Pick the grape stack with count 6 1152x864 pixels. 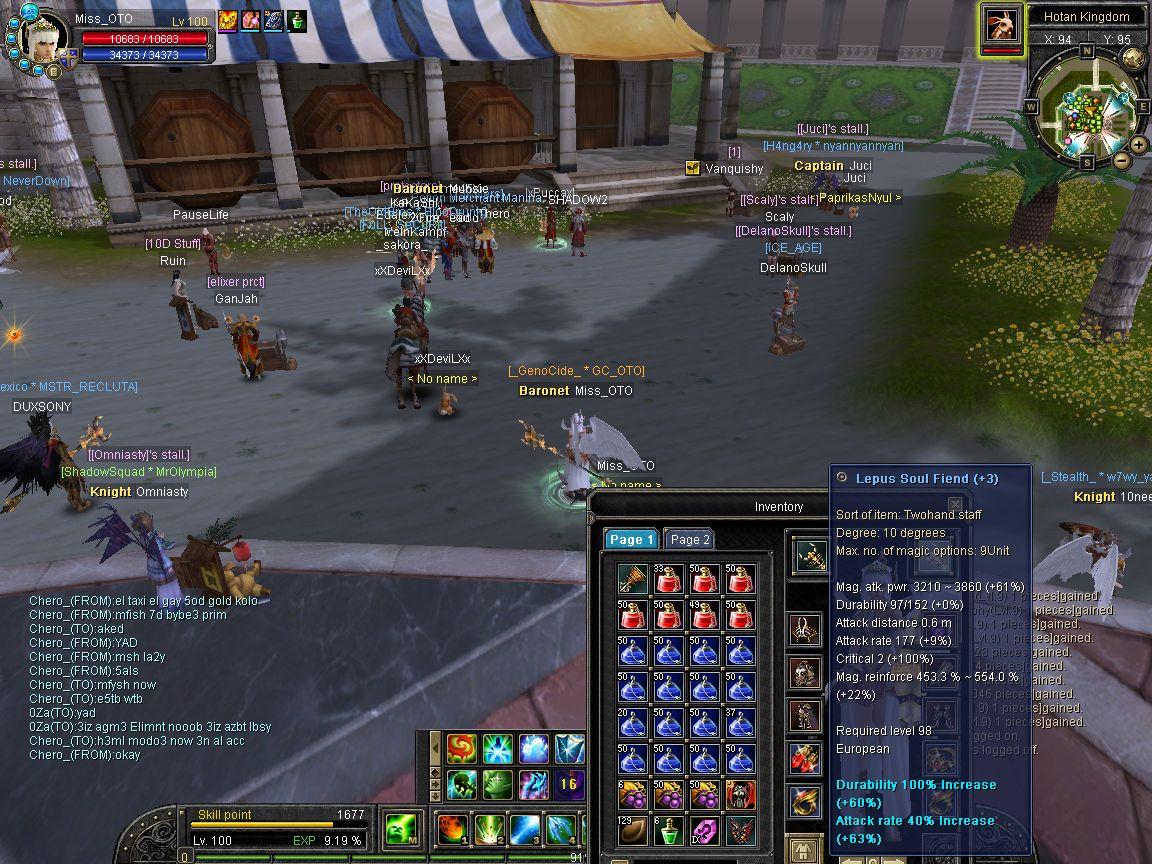coord(632,795)
